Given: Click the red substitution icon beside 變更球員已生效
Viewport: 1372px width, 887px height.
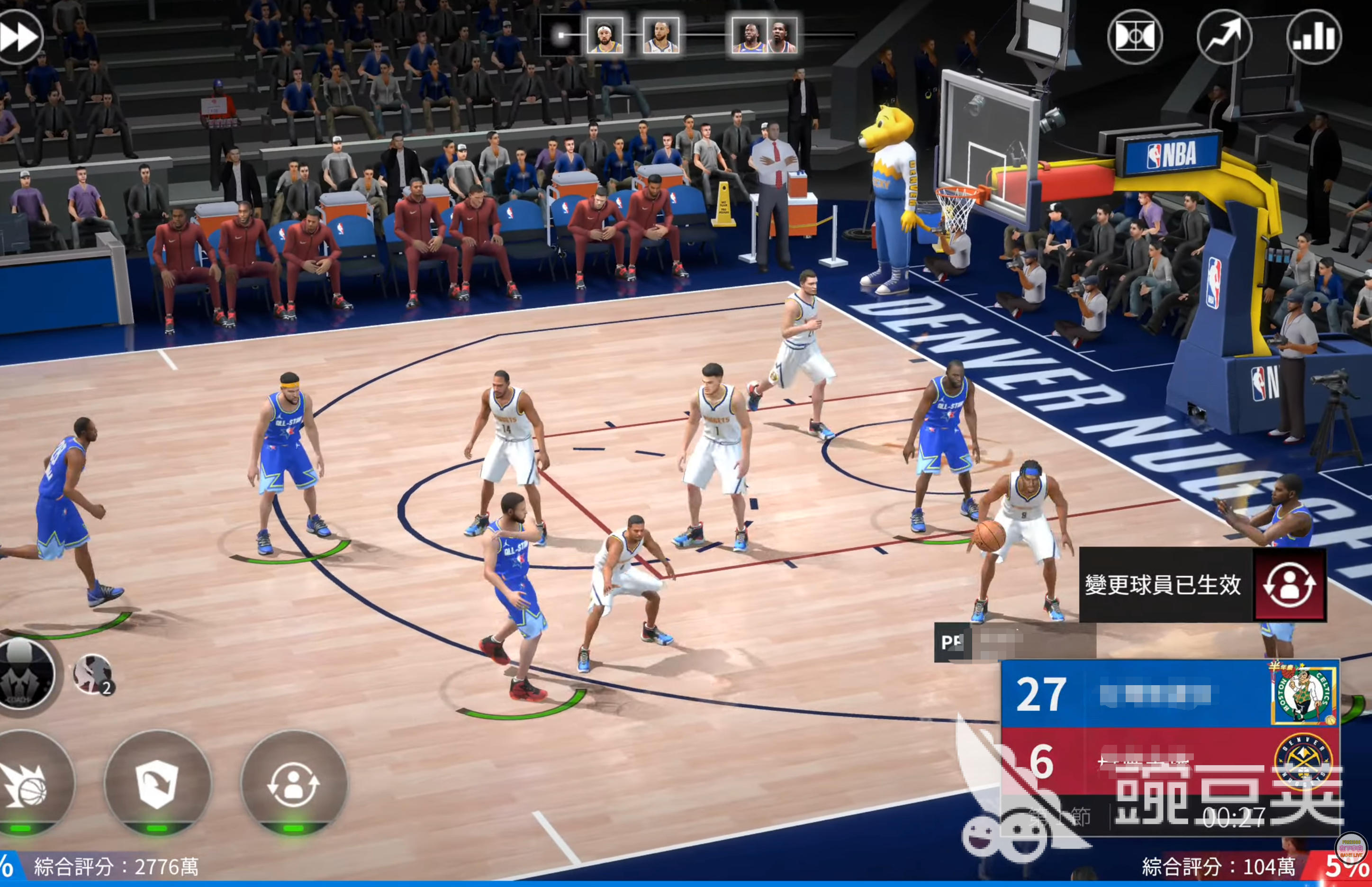Looking at the screenshot, I should [x=1290, y=585].
